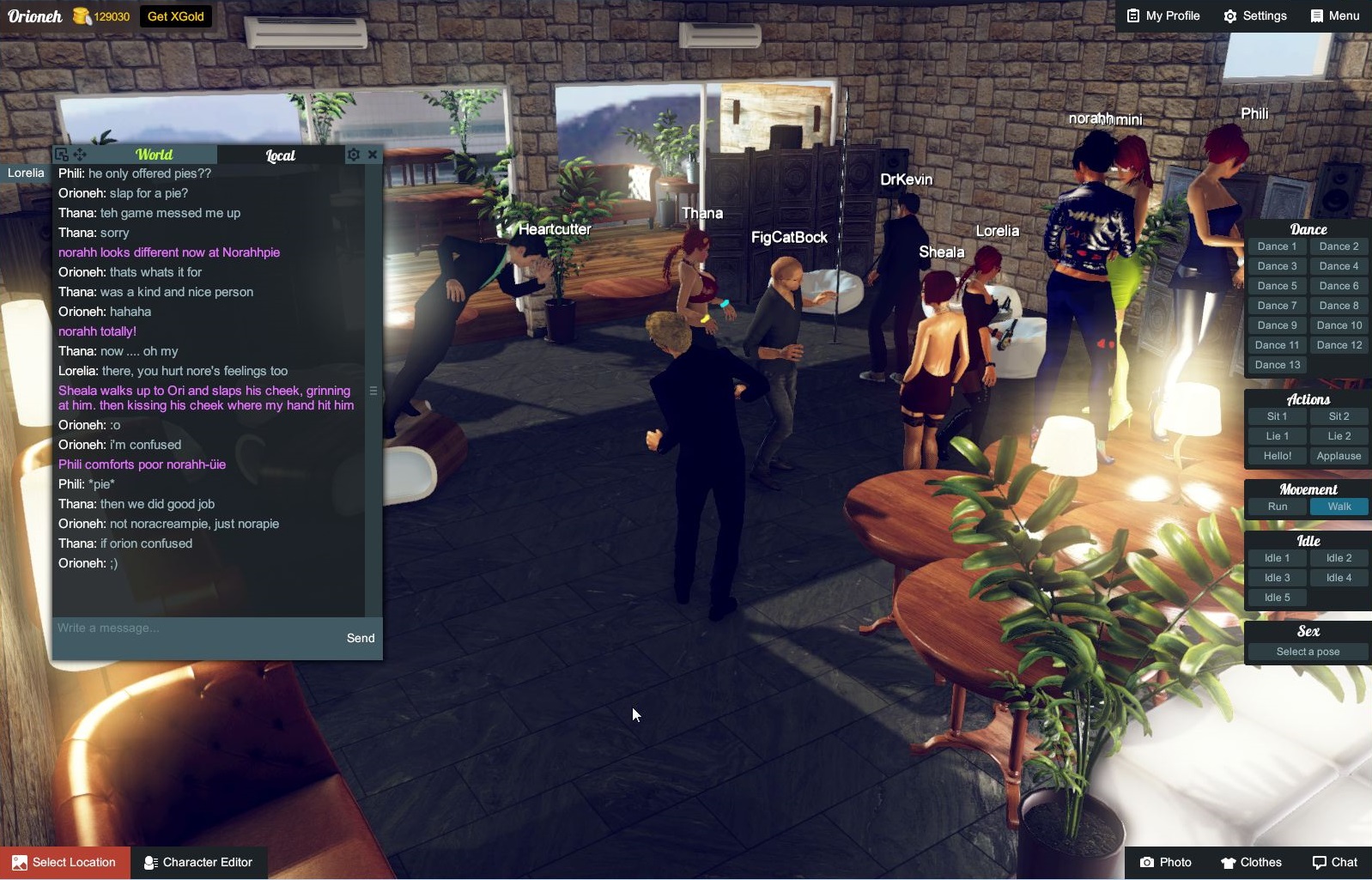Open the My Profile page
Screen dimensions: 1372x880
pyautogui.click(x=1163, y=16)
